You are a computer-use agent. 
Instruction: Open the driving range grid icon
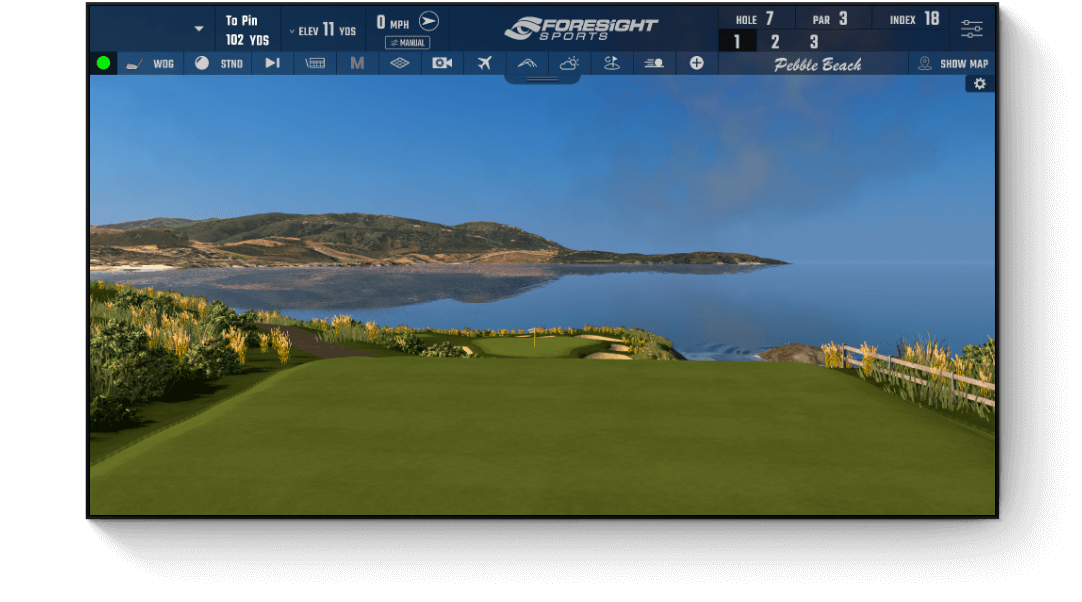pos(315,63)
